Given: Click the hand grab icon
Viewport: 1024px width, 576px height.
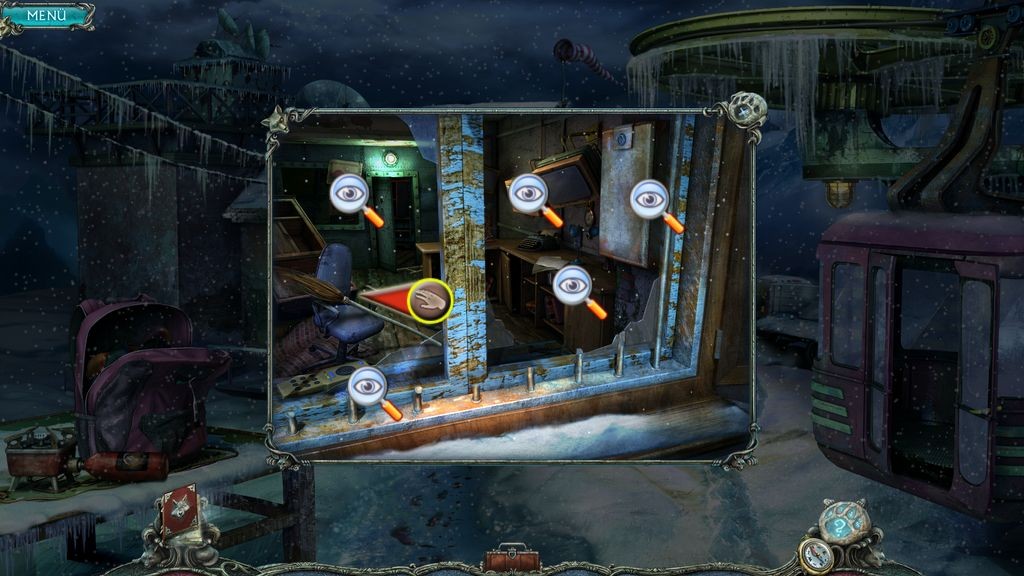Looking at the screenshot, I should (430, 300).
